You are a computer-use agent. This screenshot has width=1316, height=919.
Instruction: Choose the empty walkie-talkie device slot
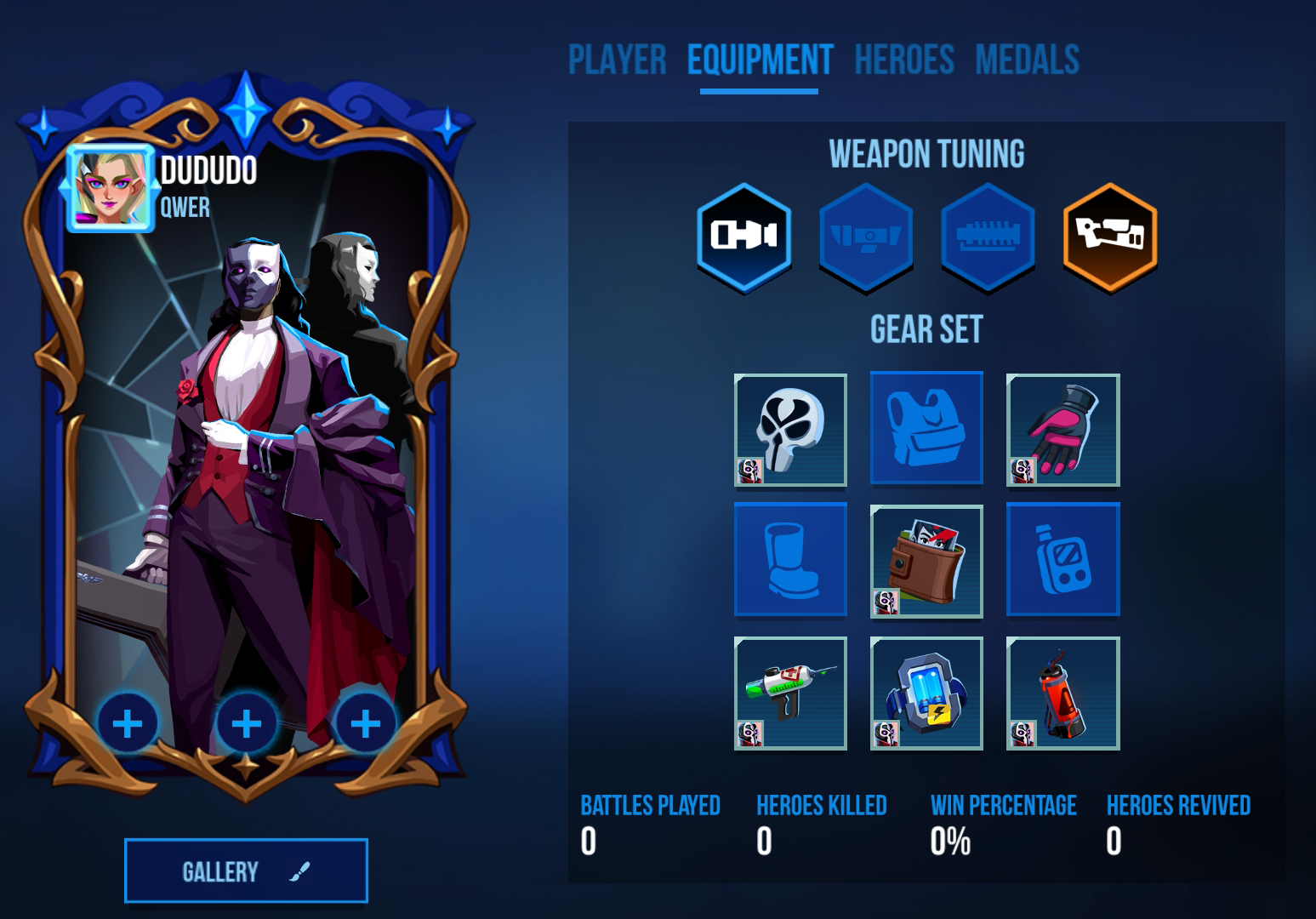tap(1062, 559)
